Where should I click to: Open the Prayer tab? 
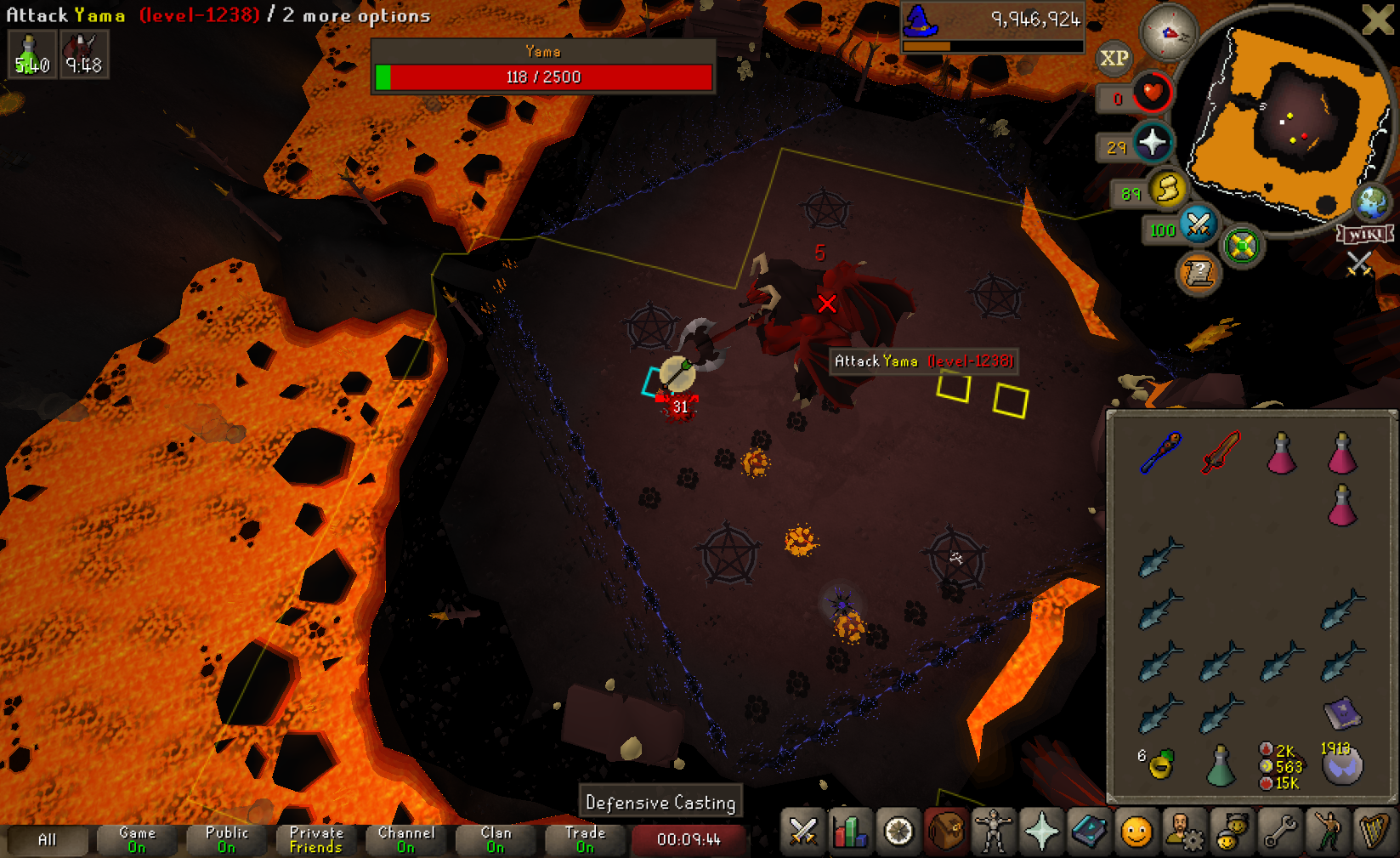pyautogui.click(x=1041, y=832)
